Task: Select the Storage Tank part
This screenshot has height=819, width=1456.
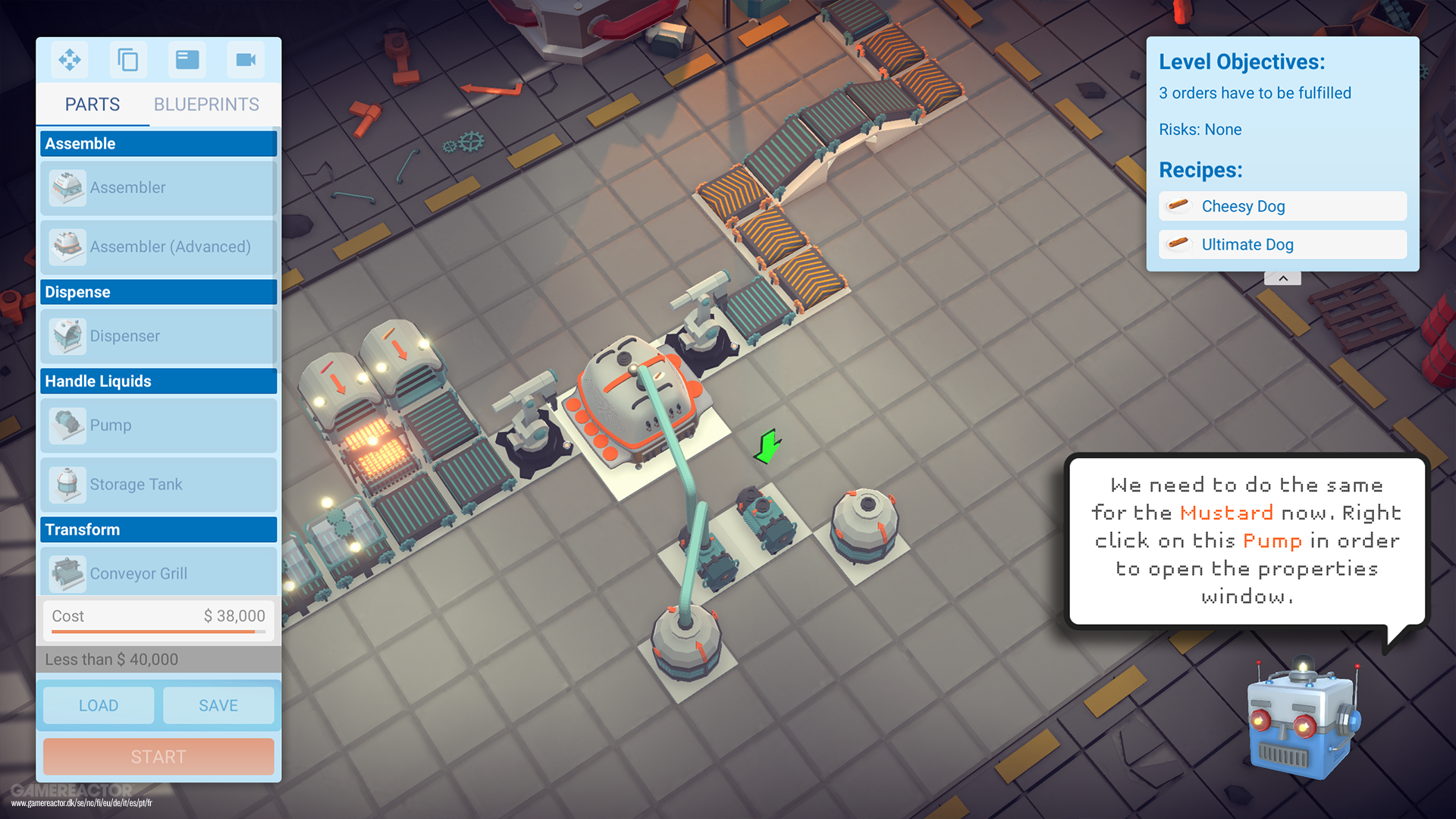Action: (x=158, y=485)
